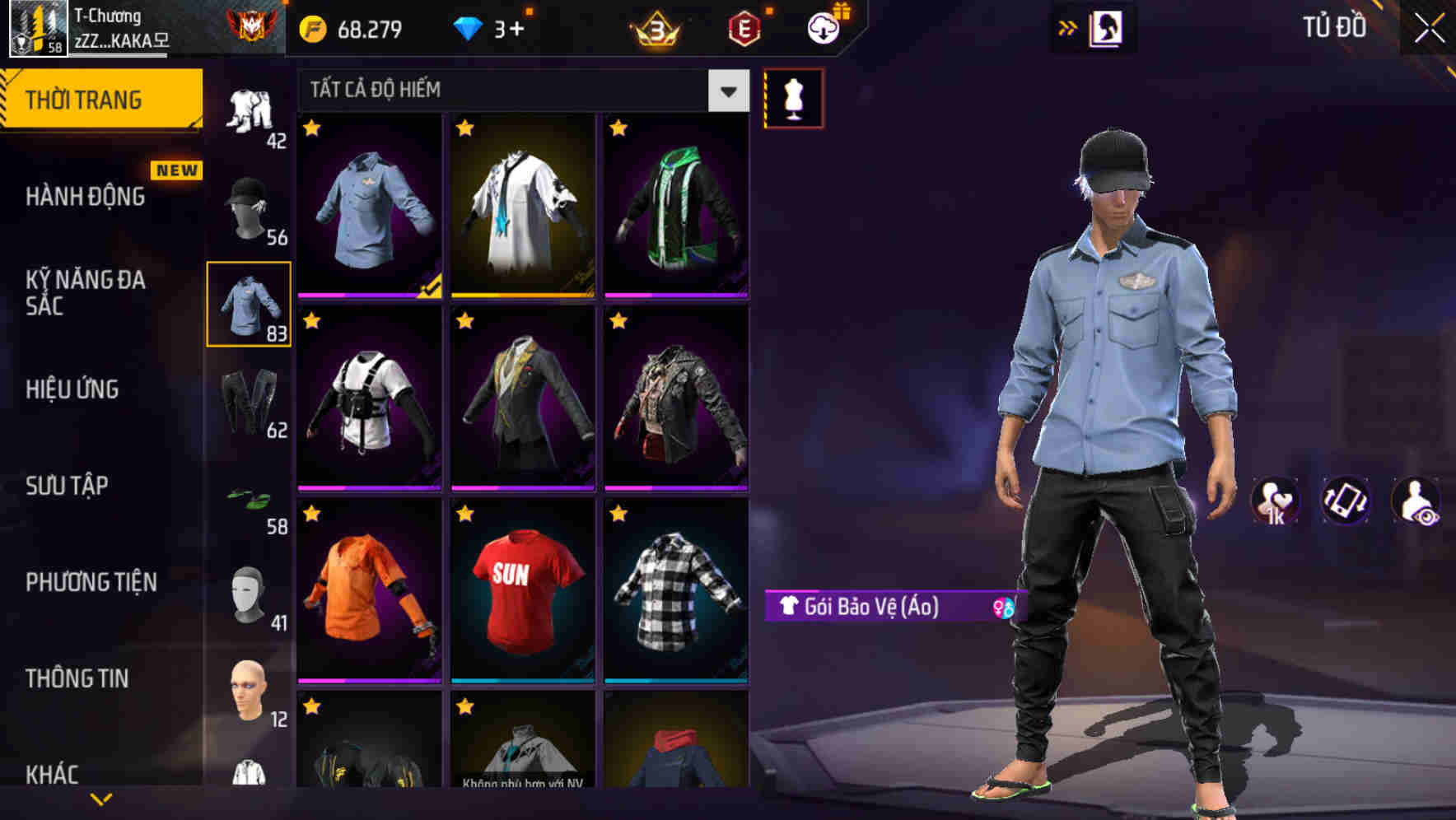Viewport: 1456px width, 820px height.
Task: Open the PHƯƠNG TIỆN menu section
Action: point(89,581)
